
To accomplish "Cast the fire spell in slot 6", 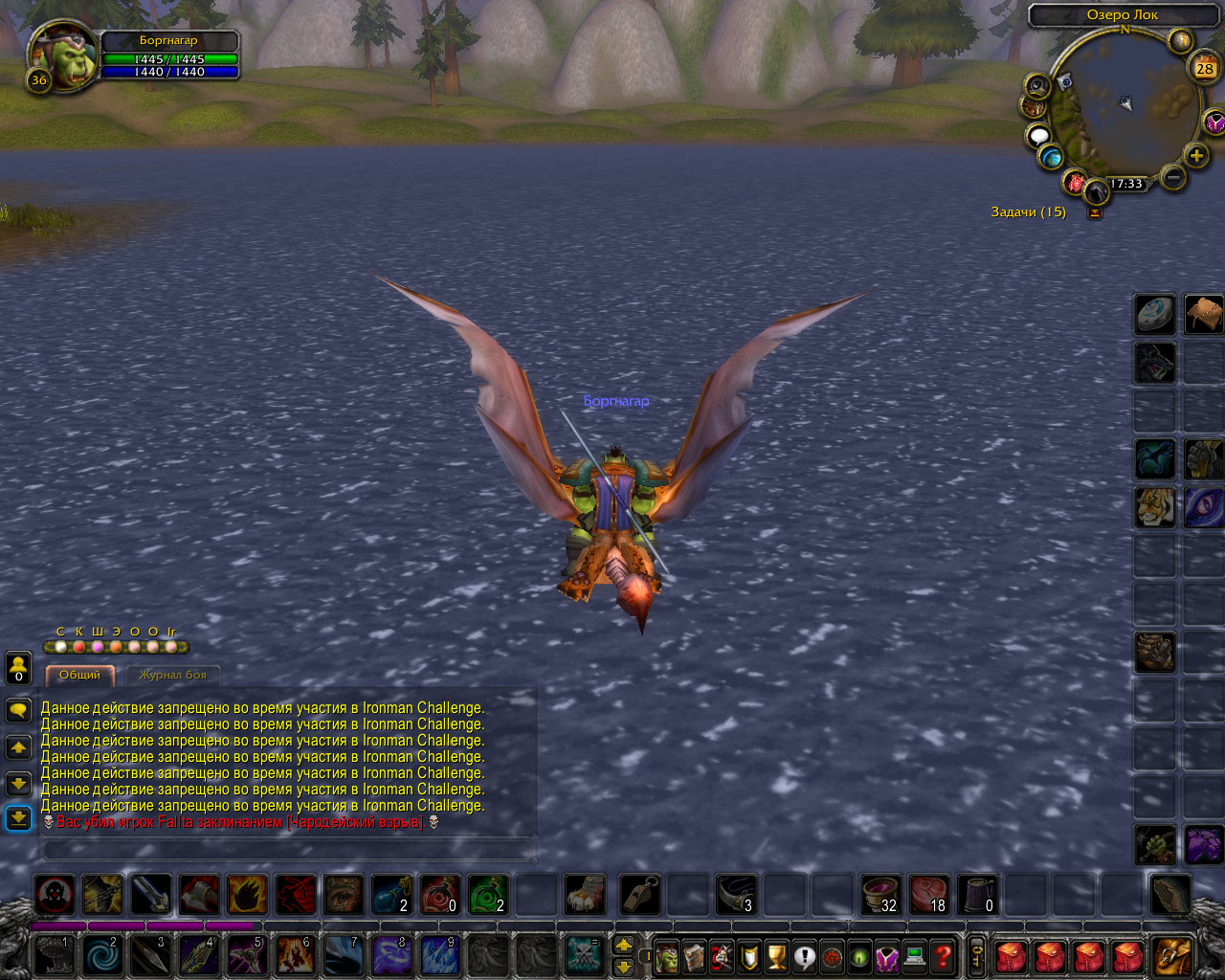I will pos(295,955).
